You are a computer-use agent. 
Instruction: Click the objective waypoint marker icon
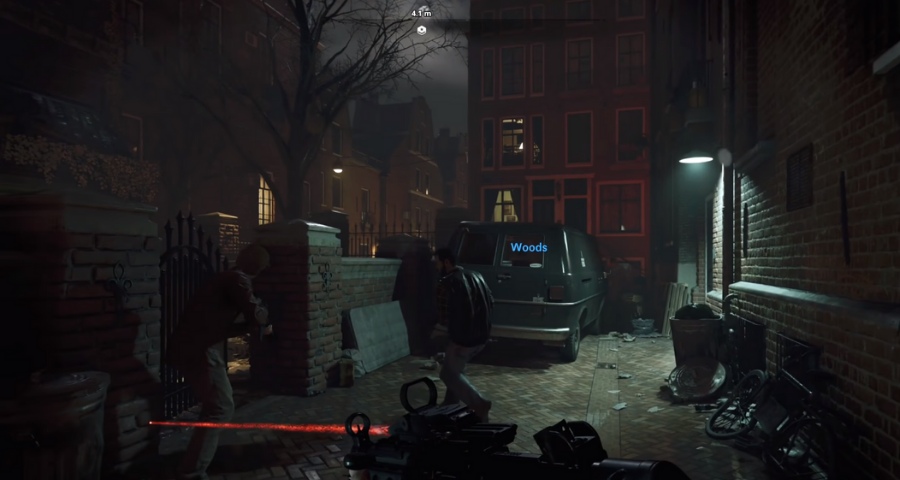coord(422,30)
